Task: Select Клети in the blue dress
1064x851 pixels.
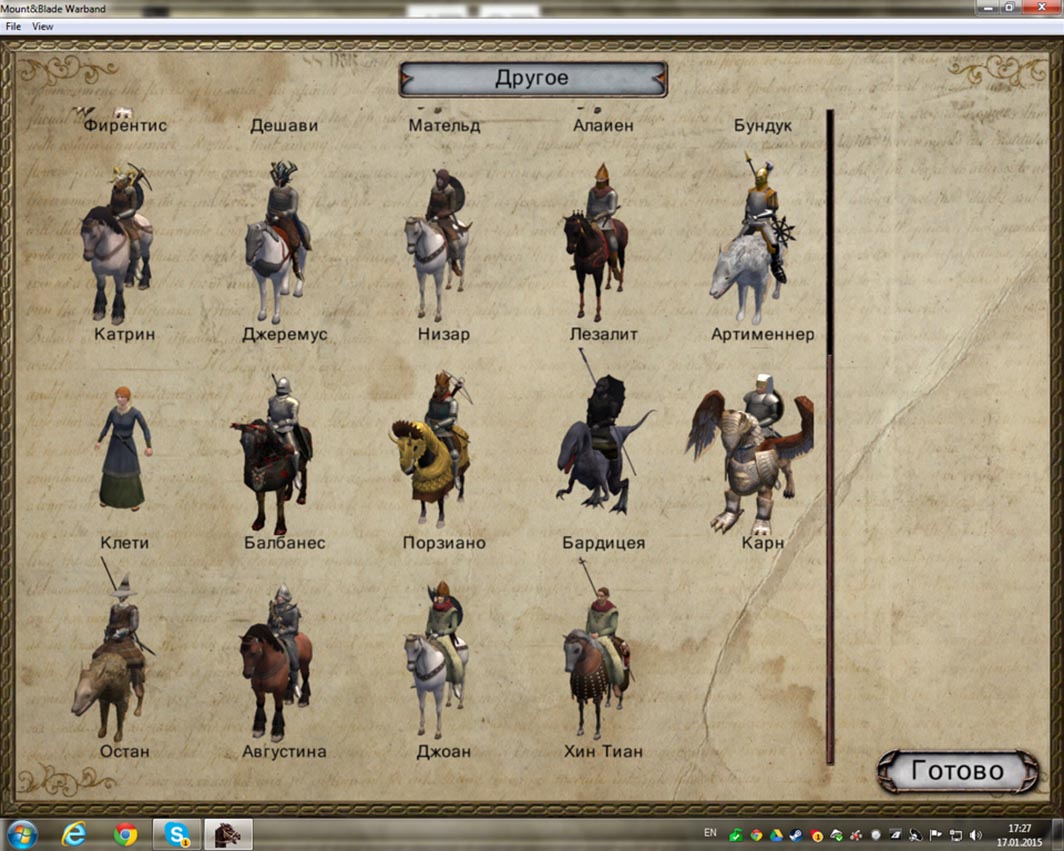Action: coord(124,450)
